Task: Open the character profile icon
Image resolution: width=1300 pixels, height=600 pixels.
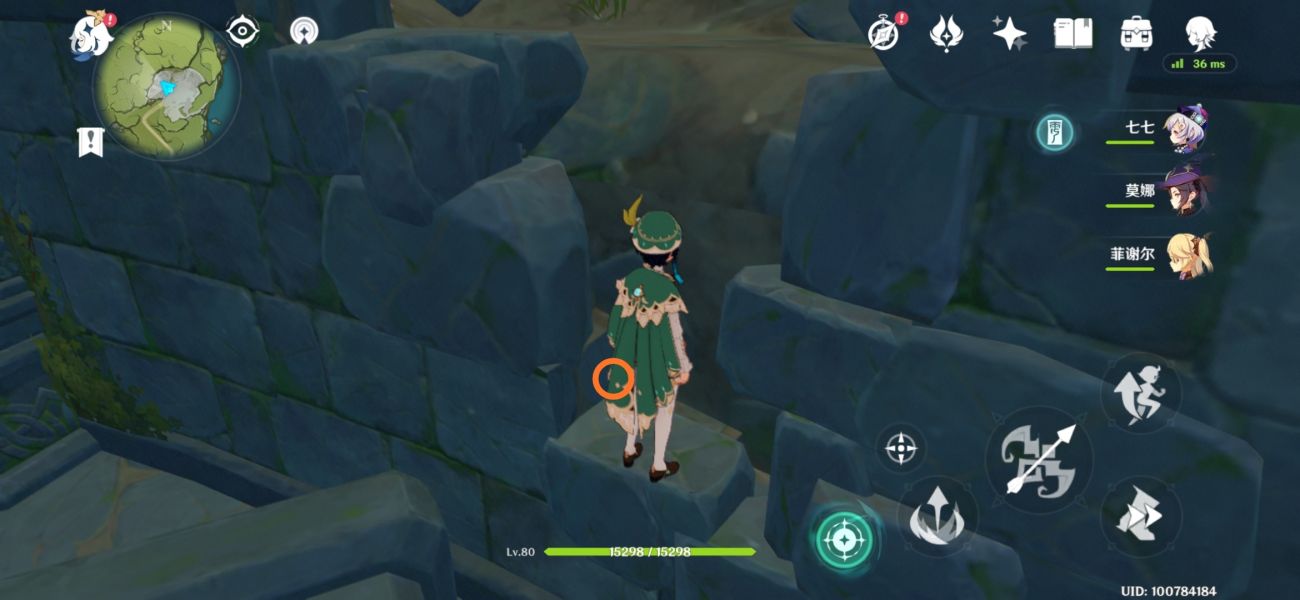Action: pos(1199,34)
